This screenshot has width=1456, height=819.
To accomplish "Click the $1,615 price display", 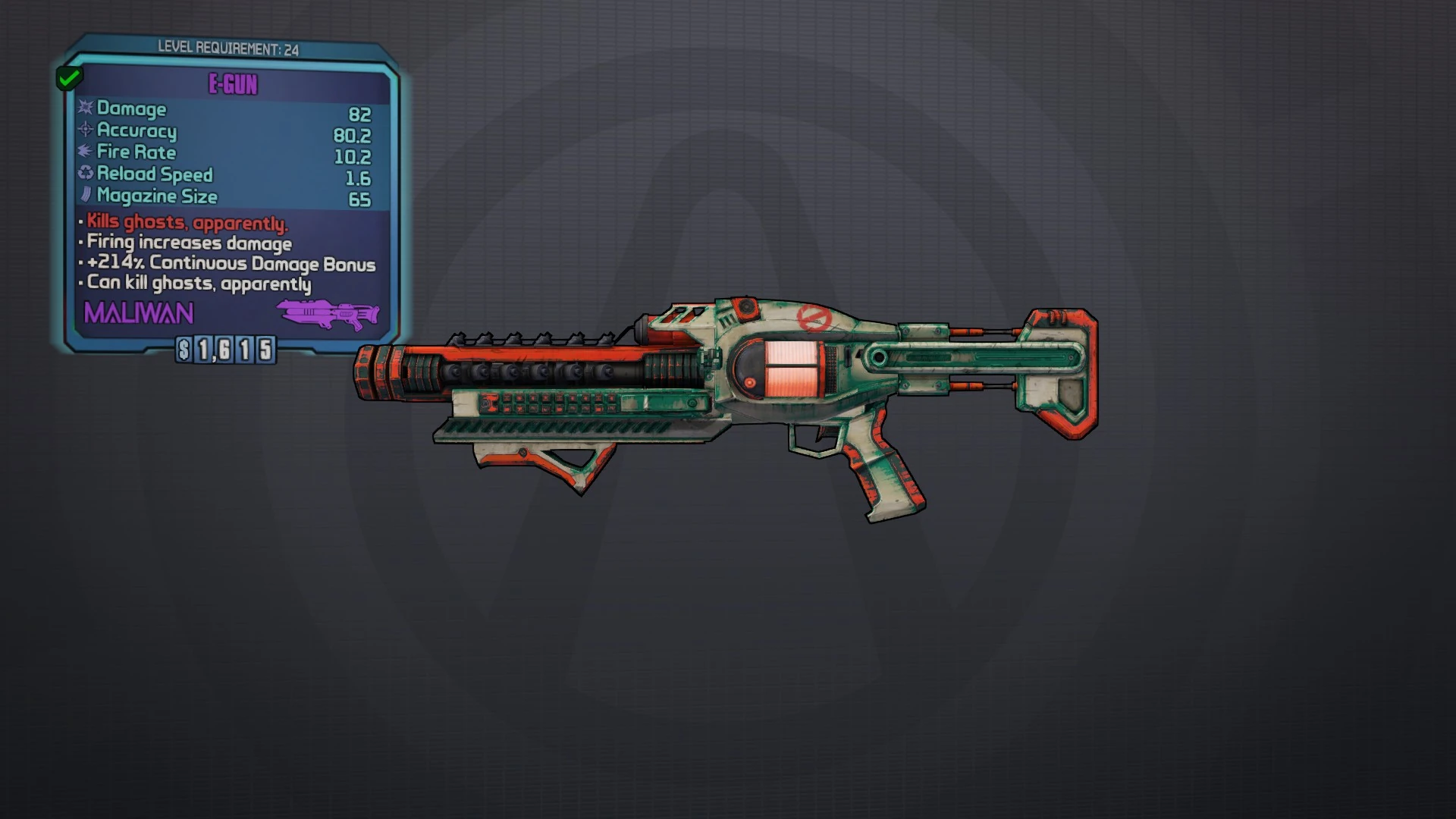I will pos(225,350).
